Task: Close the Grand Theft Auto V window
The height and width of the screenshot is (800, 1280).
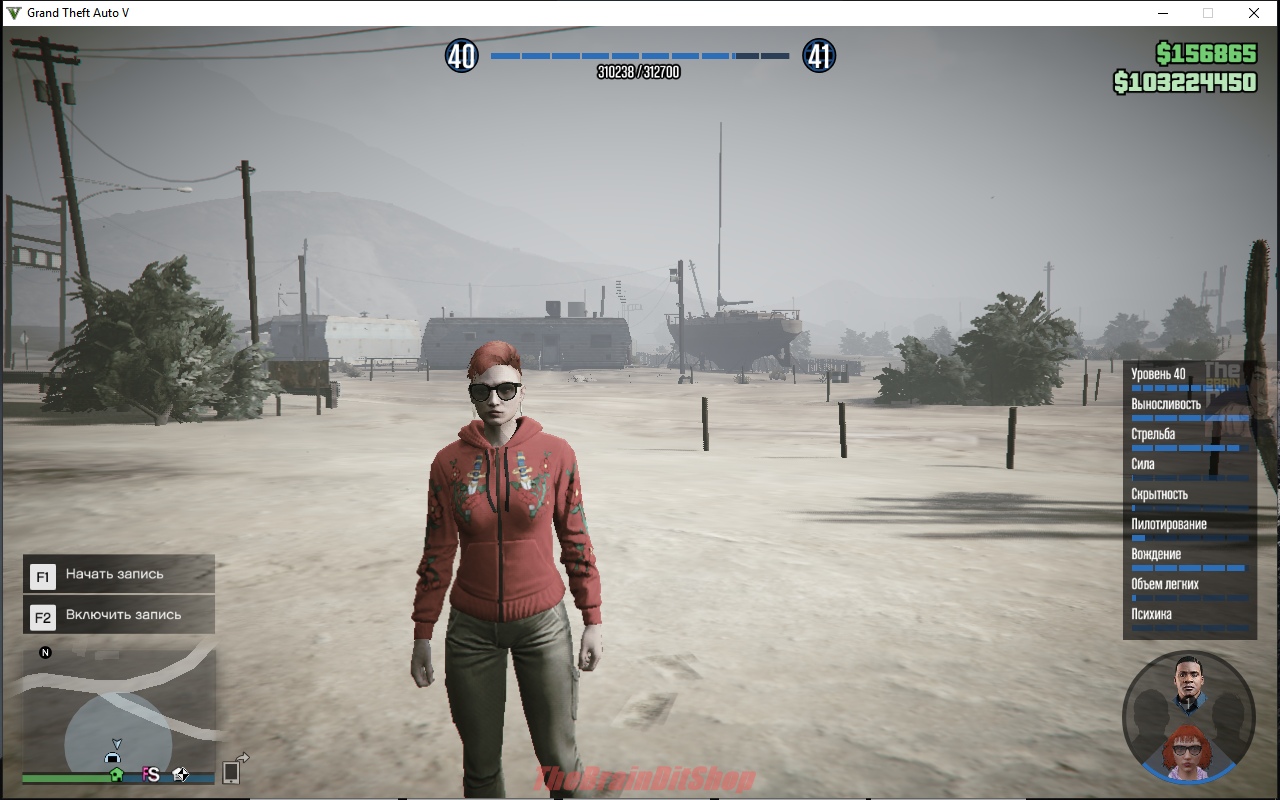Action: click(1253, 13)
